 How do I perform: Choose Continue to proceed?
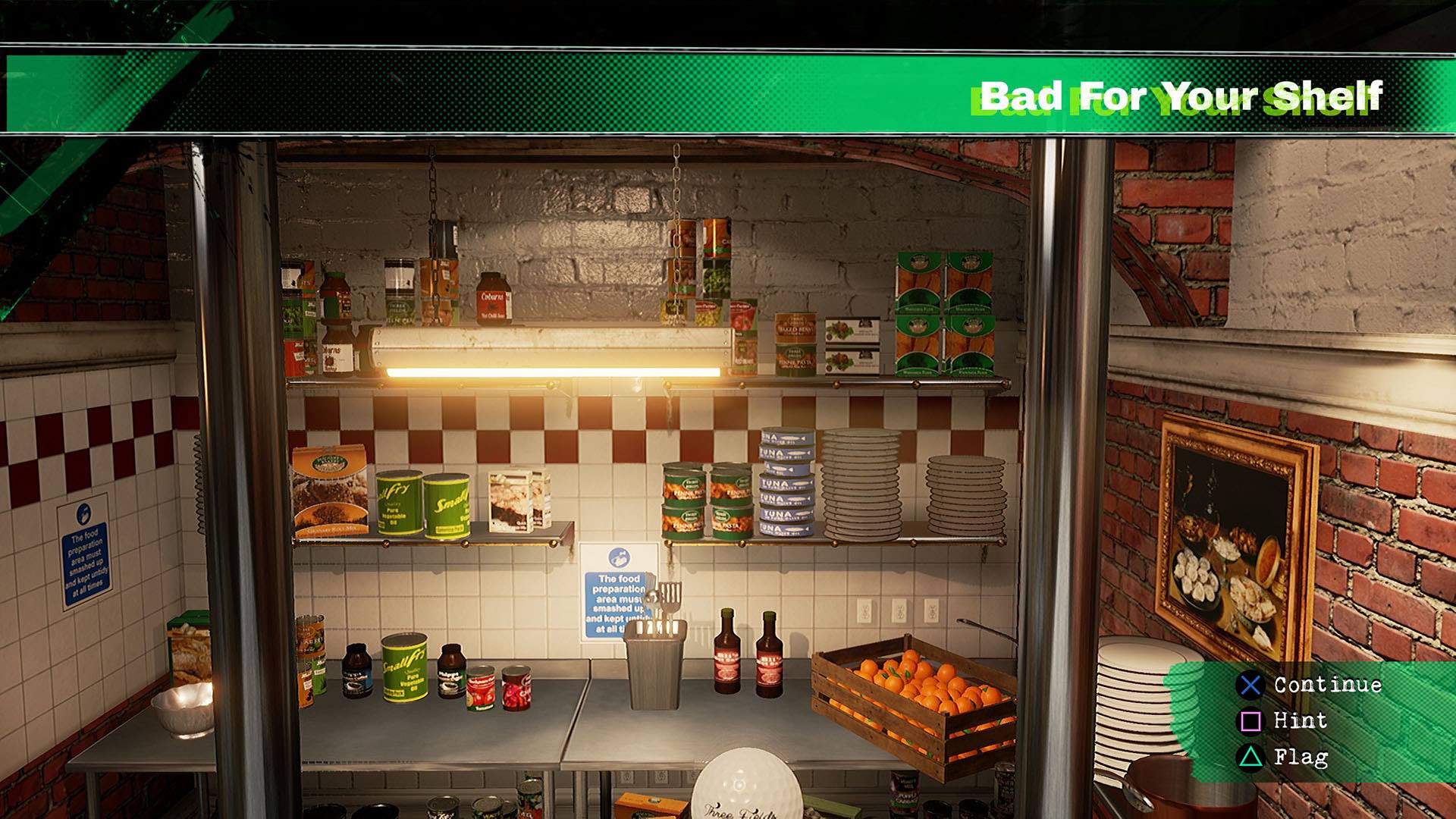(x=1325, y=685)
